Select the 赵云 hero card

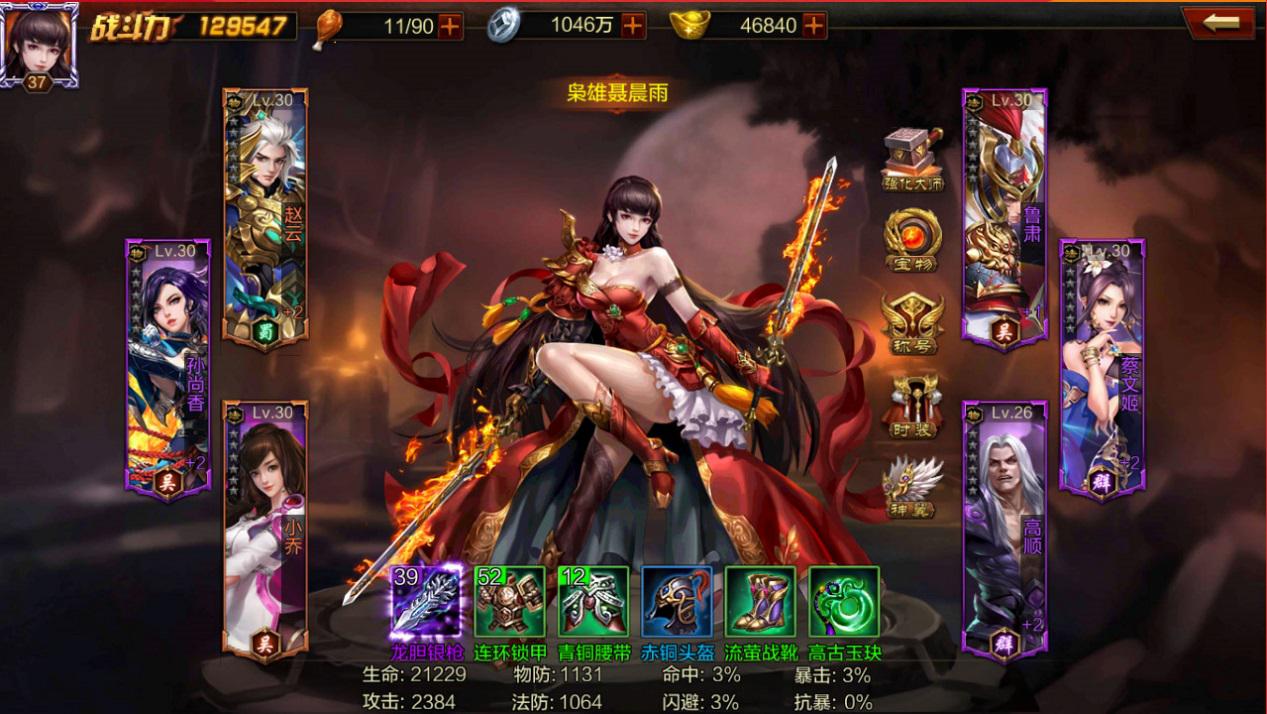[x=265, y=217]
